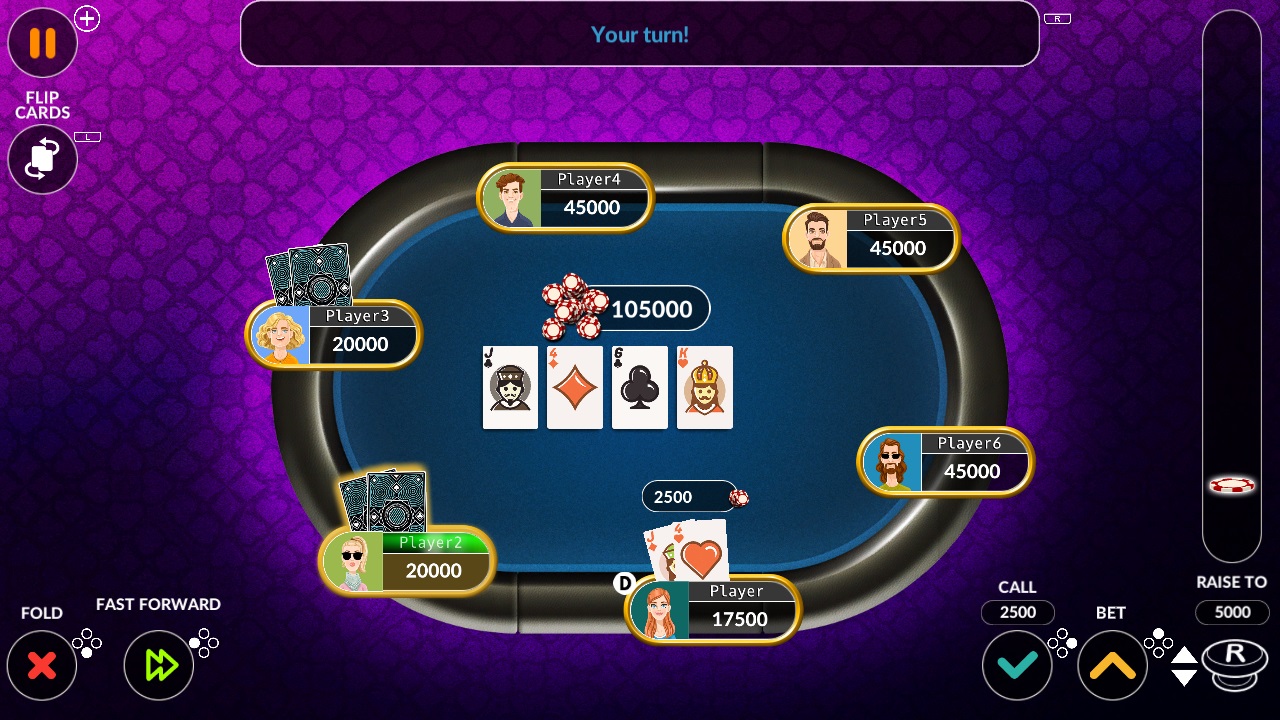Click the King of Hearts community card
This screenshot has width=1280, height=720.
[704, 387]
